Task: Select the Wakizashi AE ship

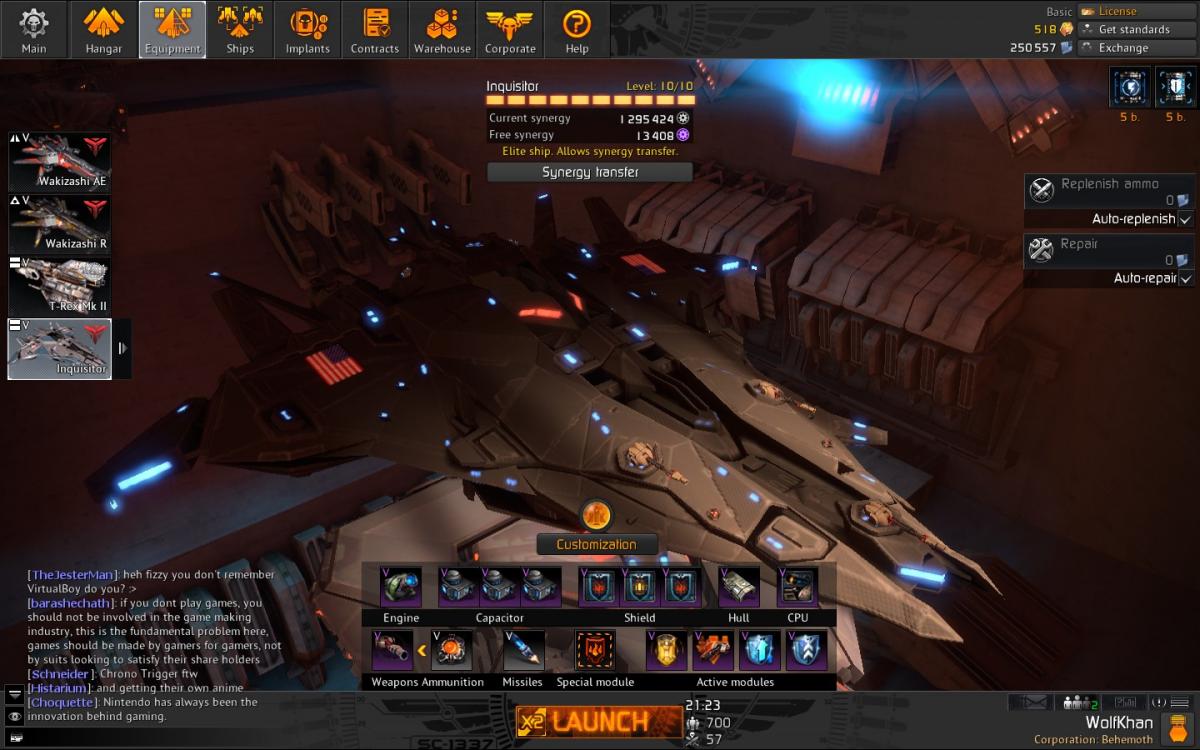Action: pos(60,161)
